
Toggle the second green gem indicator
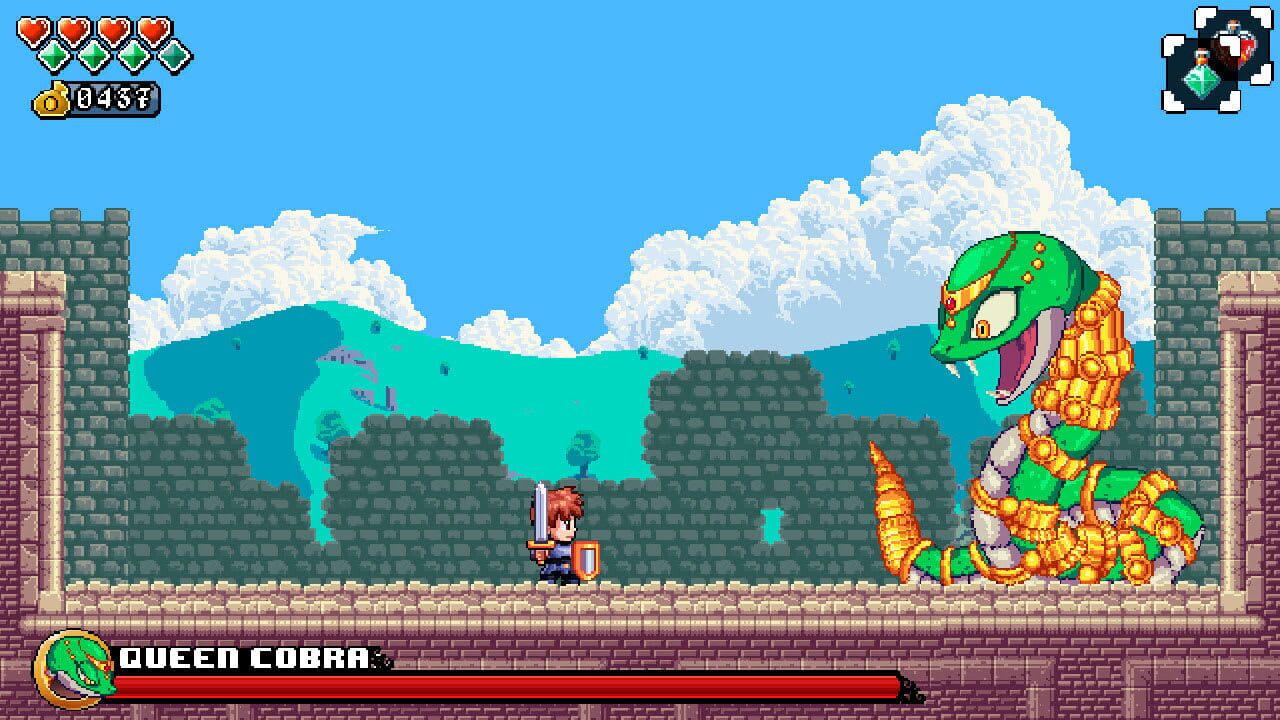(x=93, y=56)
